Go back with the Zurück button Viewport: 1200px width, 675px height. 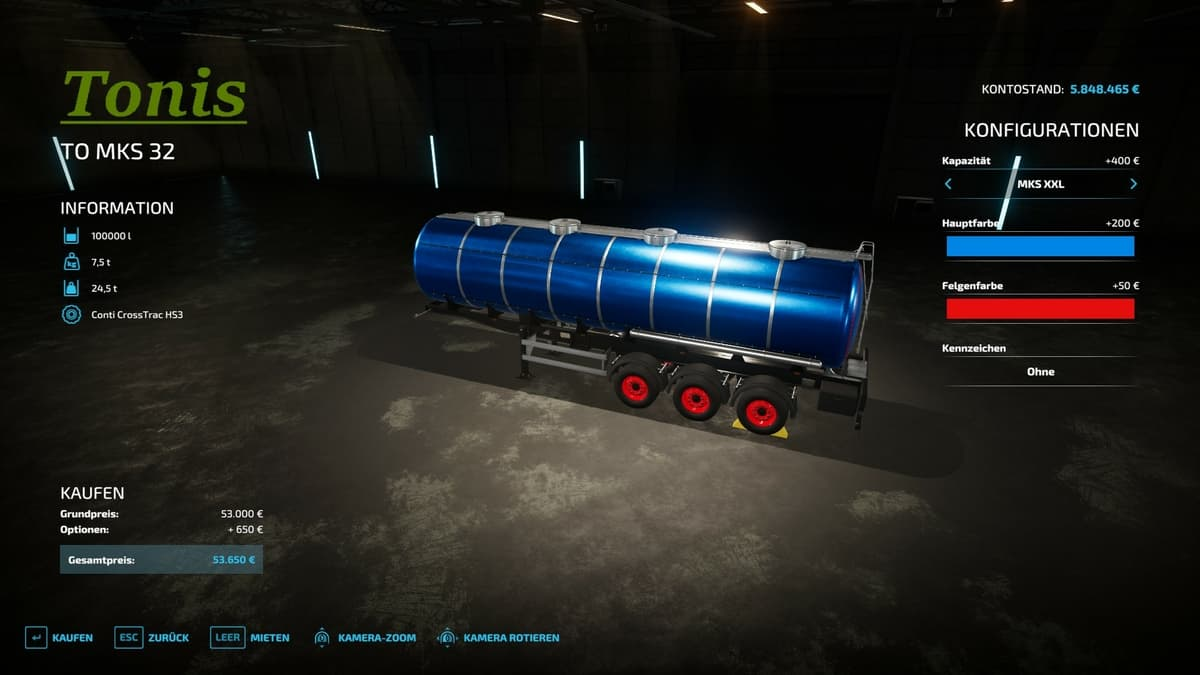[x=152, y=637]
